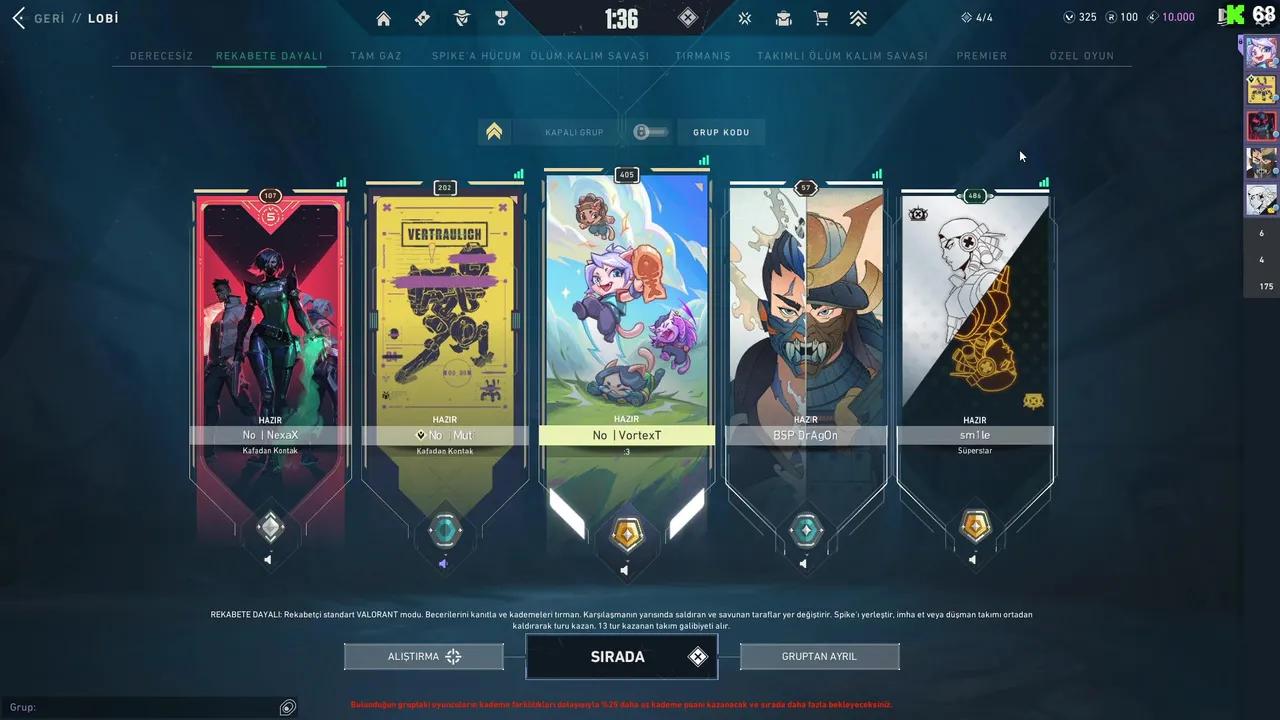Toggle the party open/closed switch
This screenshot has width=1280, height=720.
point(650,131)
